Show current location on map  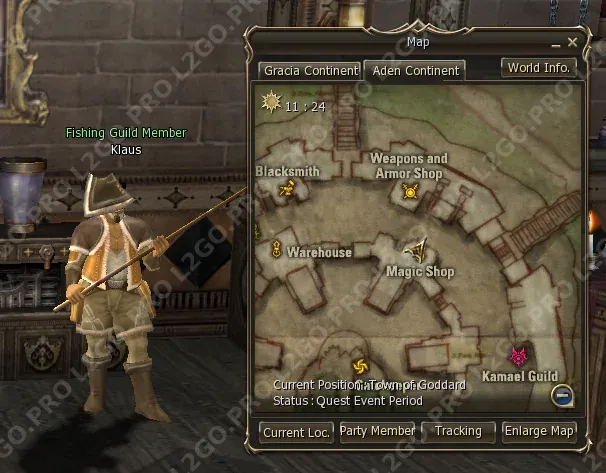(x=296, y=431)
